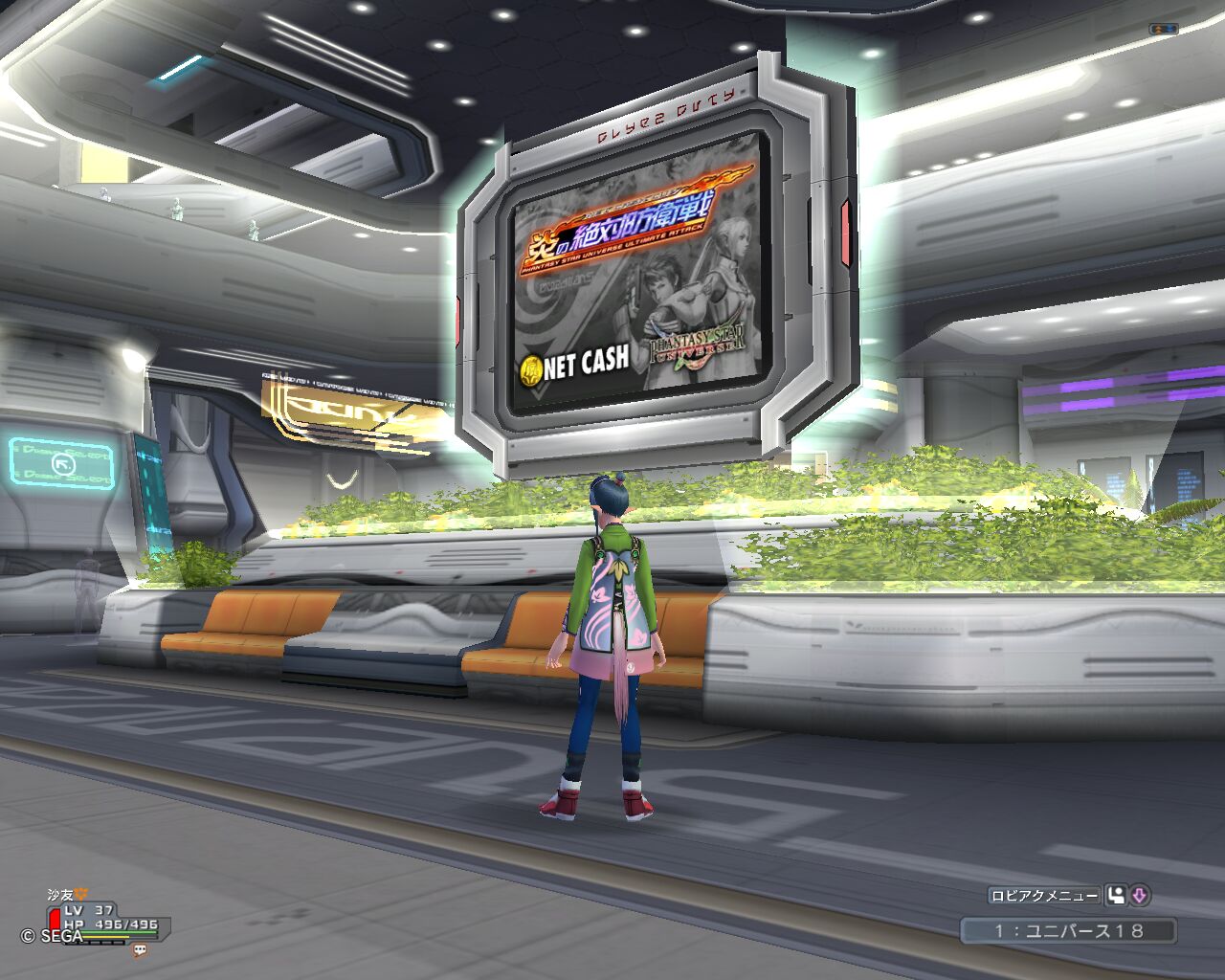Screen dimensions: 1225x980
Task: Select the 1：ユニバース18 universe bar
Action: (x=1068, y=930)
